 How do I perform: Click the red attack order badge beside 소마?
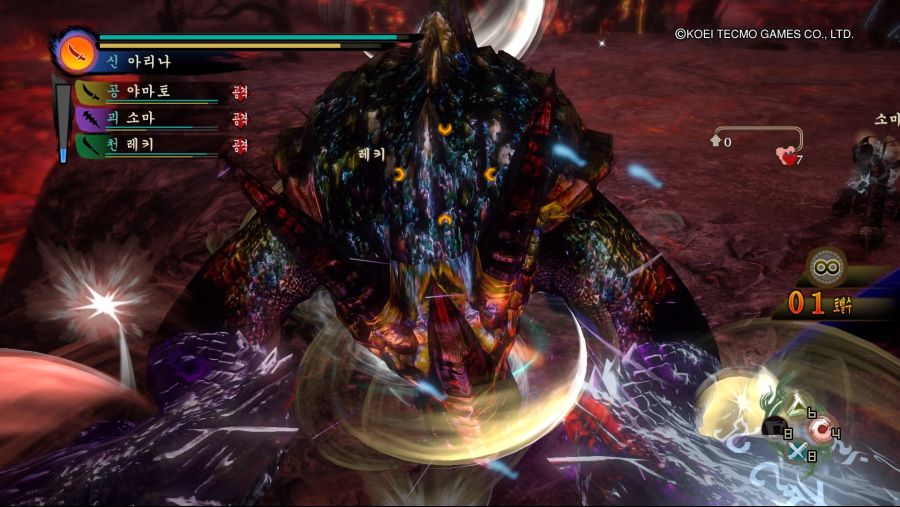click(x=240, y=118)
